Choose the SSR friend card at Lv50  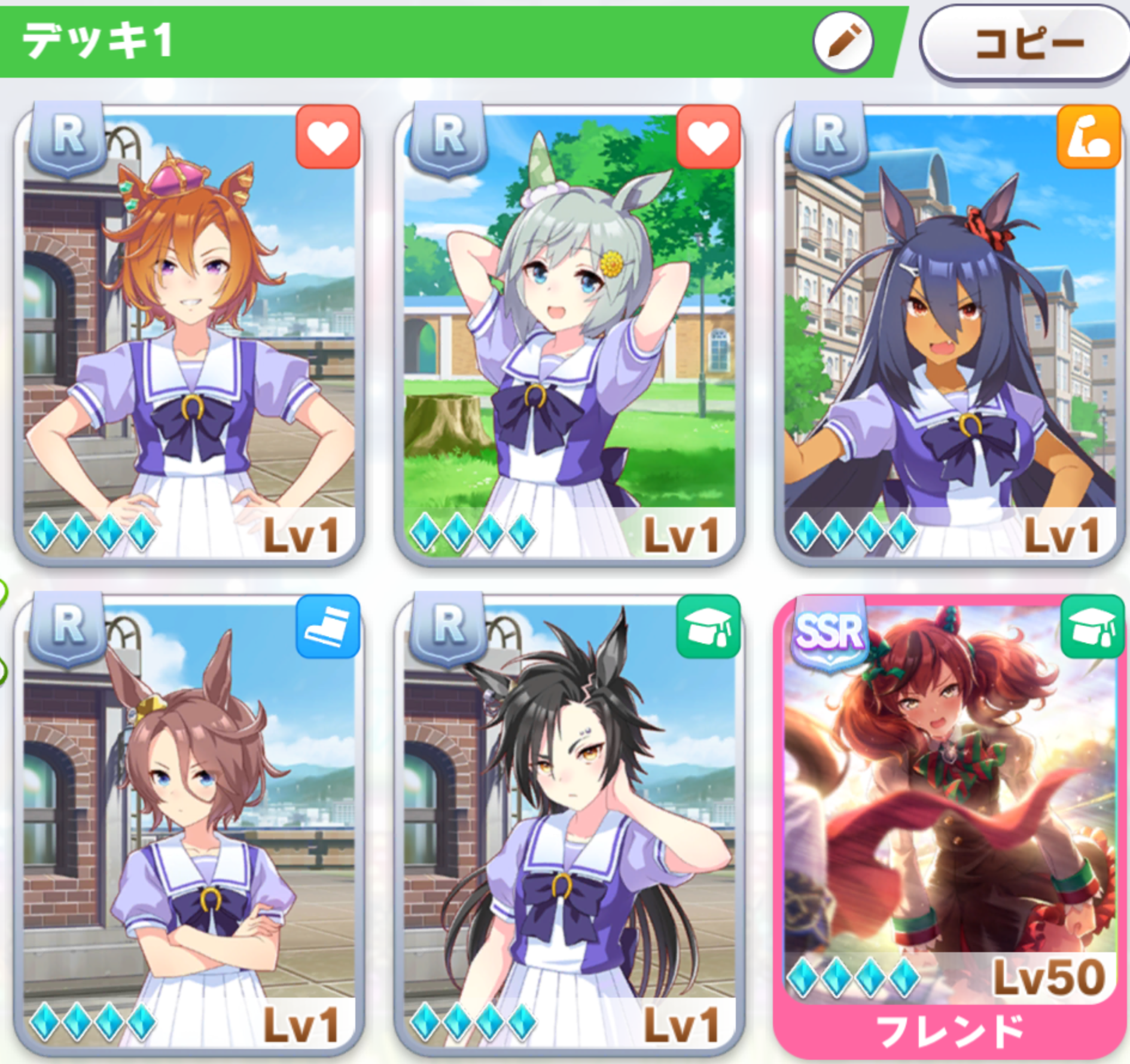coord(949,825)
